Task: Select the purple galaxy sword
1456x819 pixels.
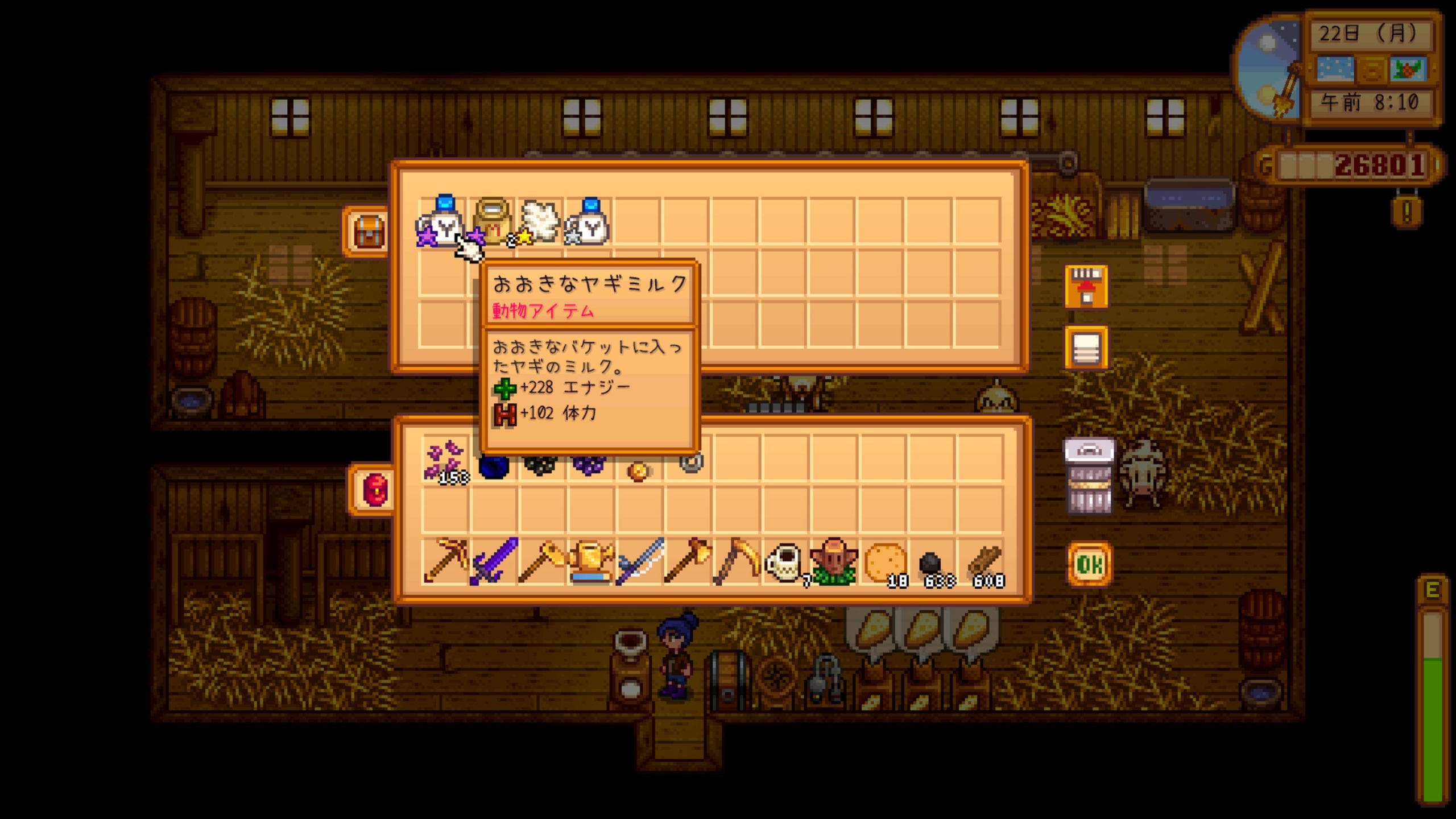Action: click(x=494, y=561)
